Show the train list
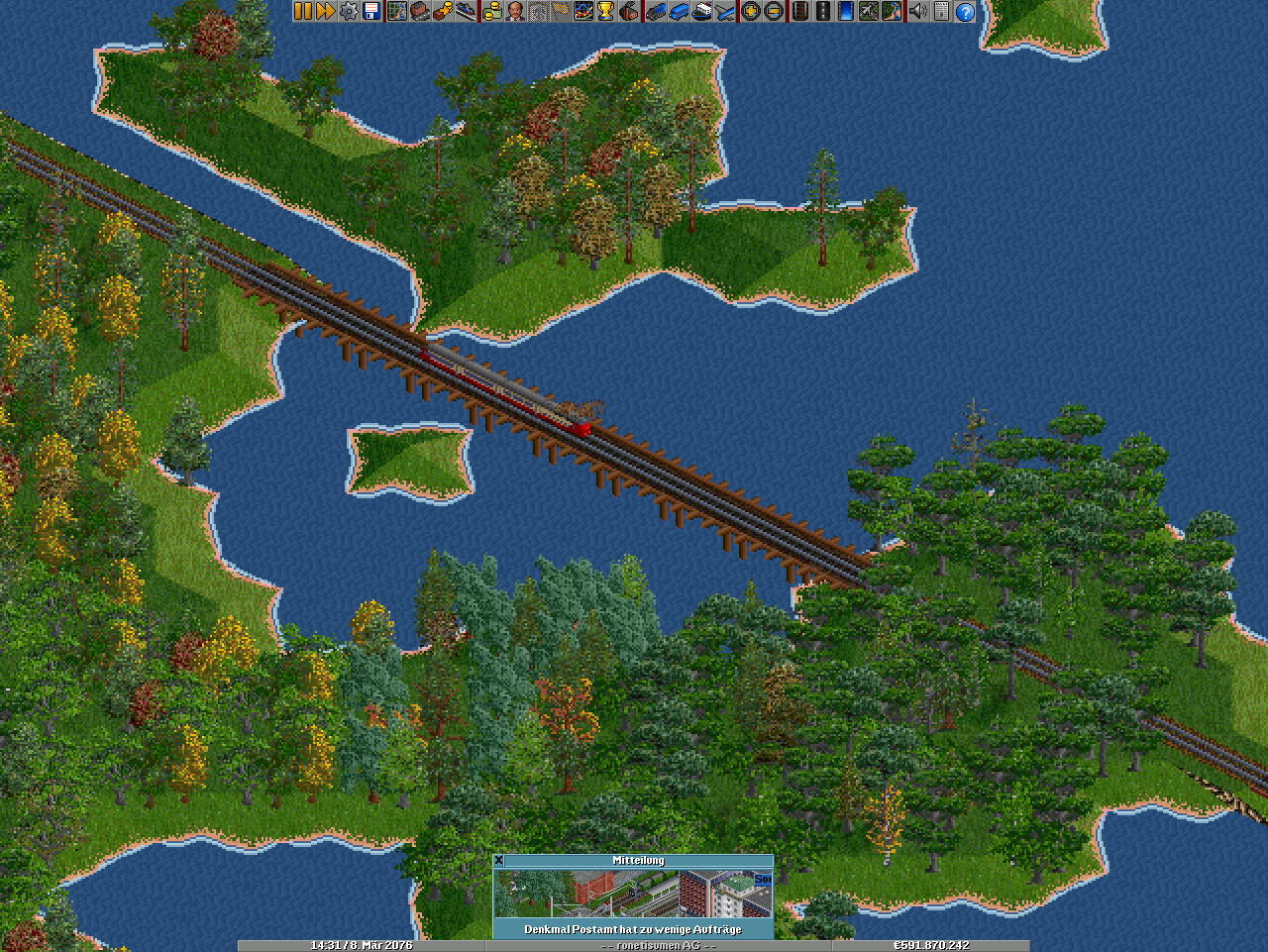Image resolution: width=1268 pixels, height=952 pixels. point(656,11)
